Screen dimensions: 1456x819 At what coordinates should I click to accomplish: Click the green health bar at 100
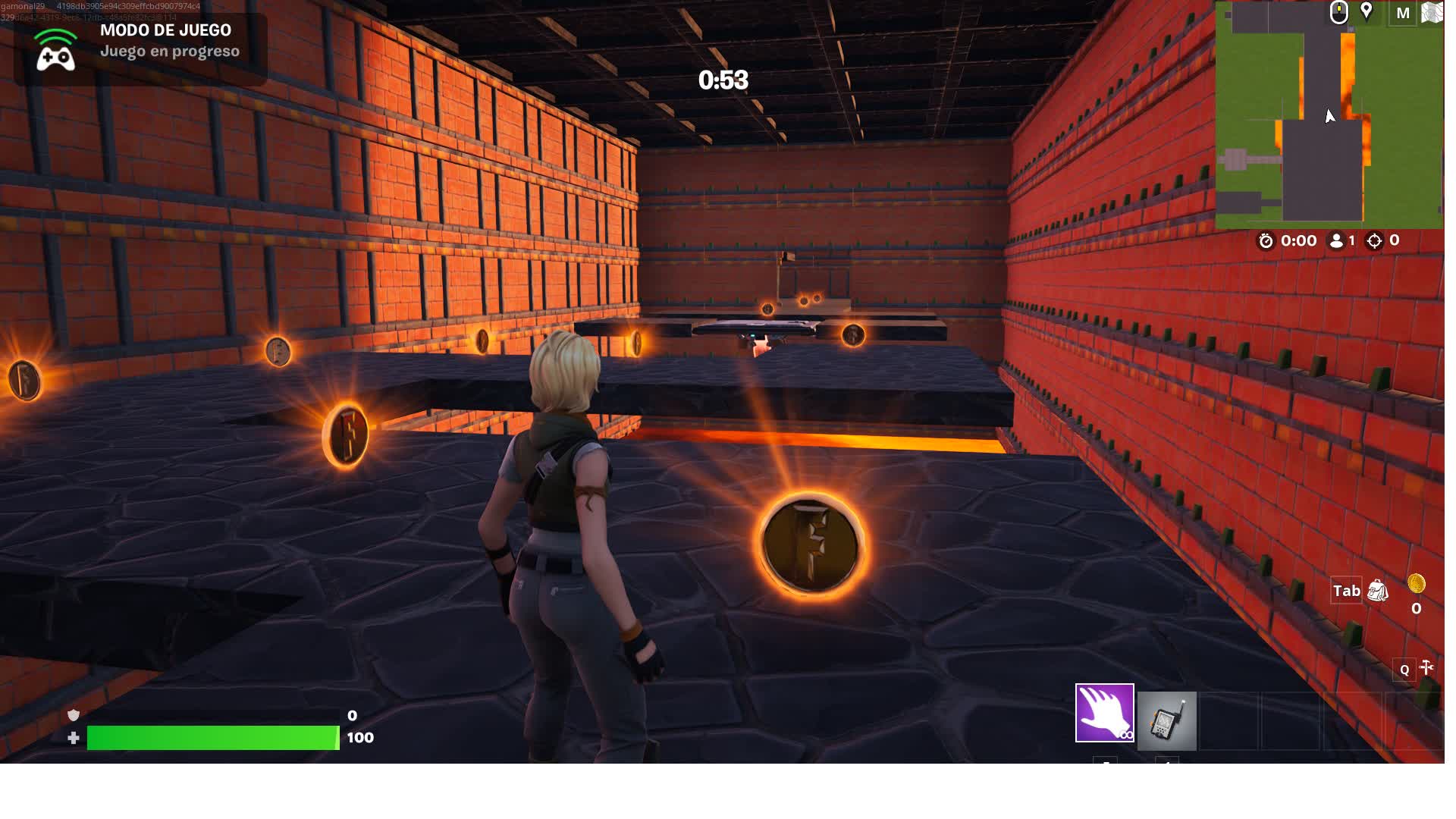[x=211, y=736]
